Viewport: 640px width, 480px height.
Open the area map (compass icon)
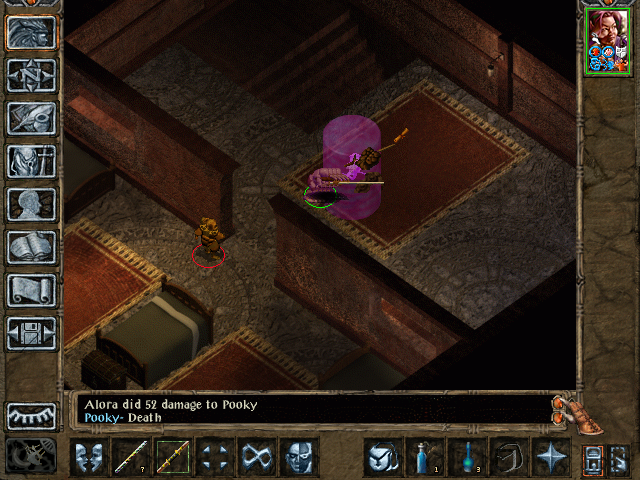(32, 76)
